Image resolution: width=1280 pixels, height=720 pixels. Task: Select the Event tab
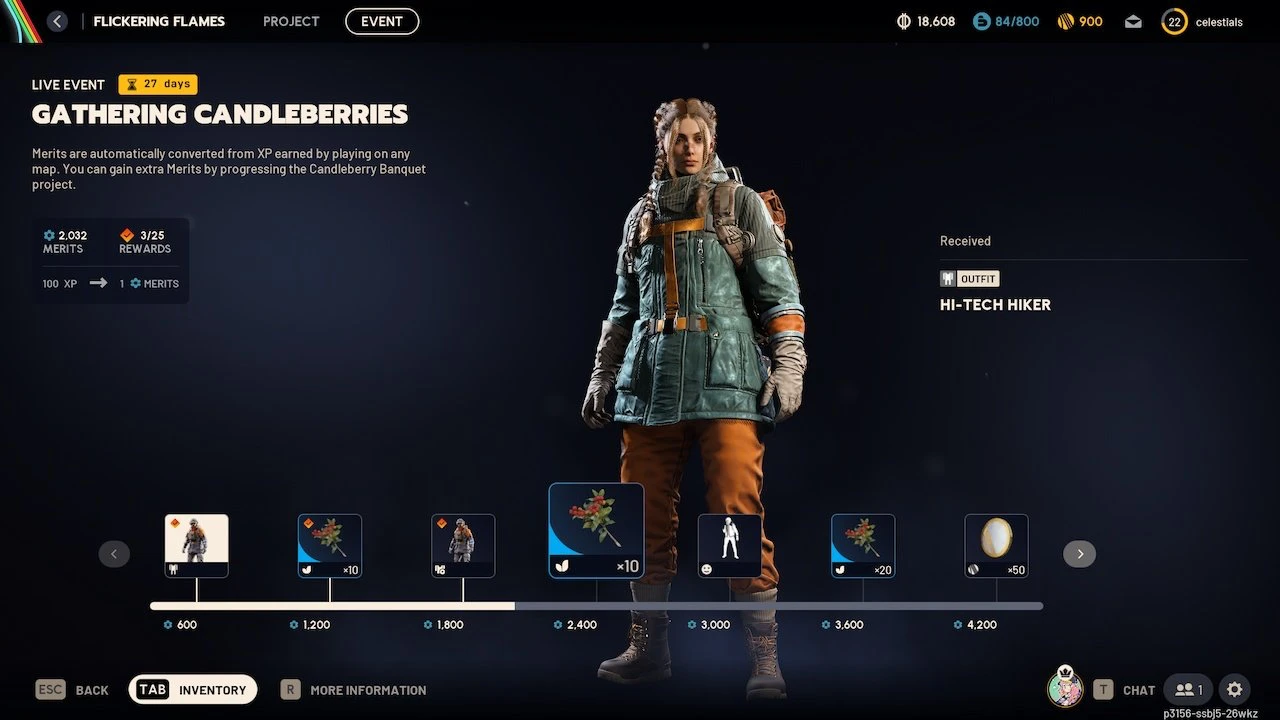coord(382,21)
